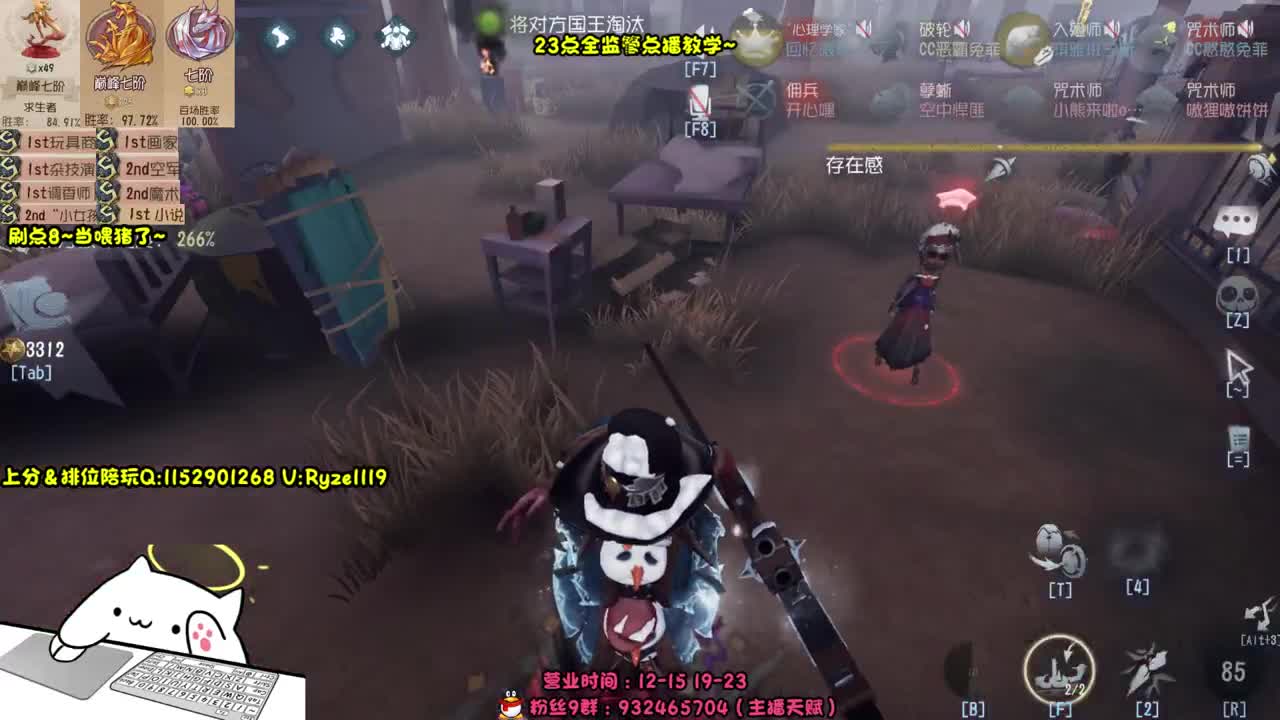The image size is (1280, 720).
Task: Open the quick chat bubble icon bound to [1]
Action: [1238, 222]
